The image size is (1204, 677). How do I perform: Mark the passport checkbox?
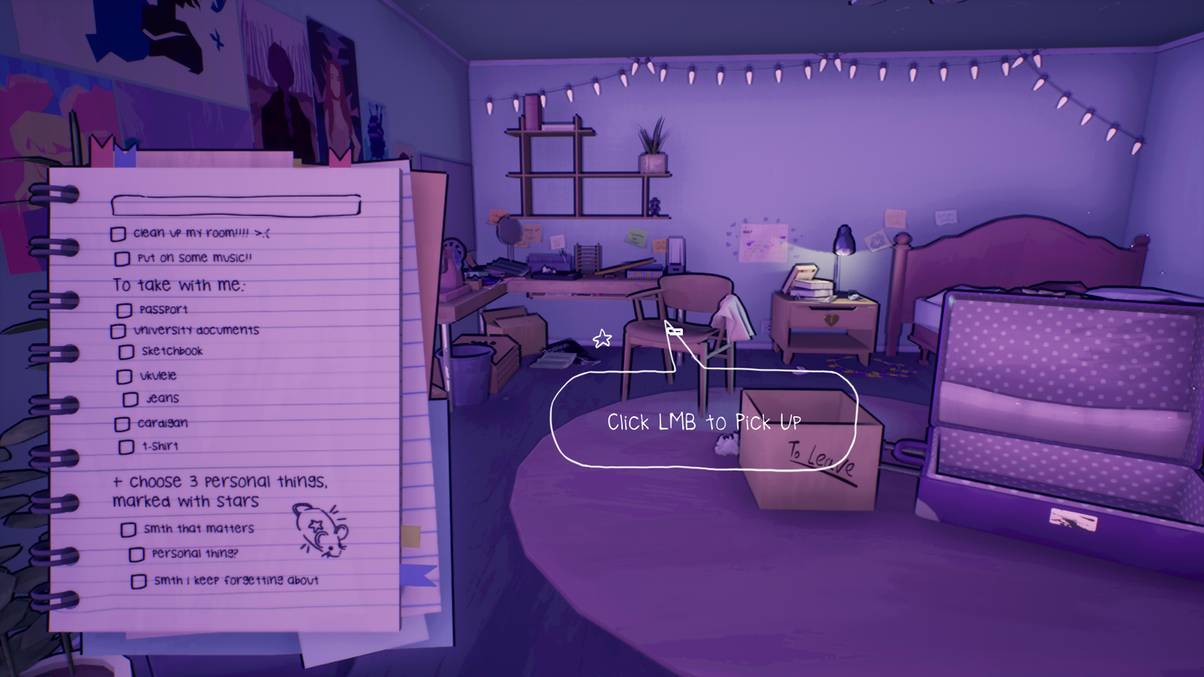[x=124, y=311]
